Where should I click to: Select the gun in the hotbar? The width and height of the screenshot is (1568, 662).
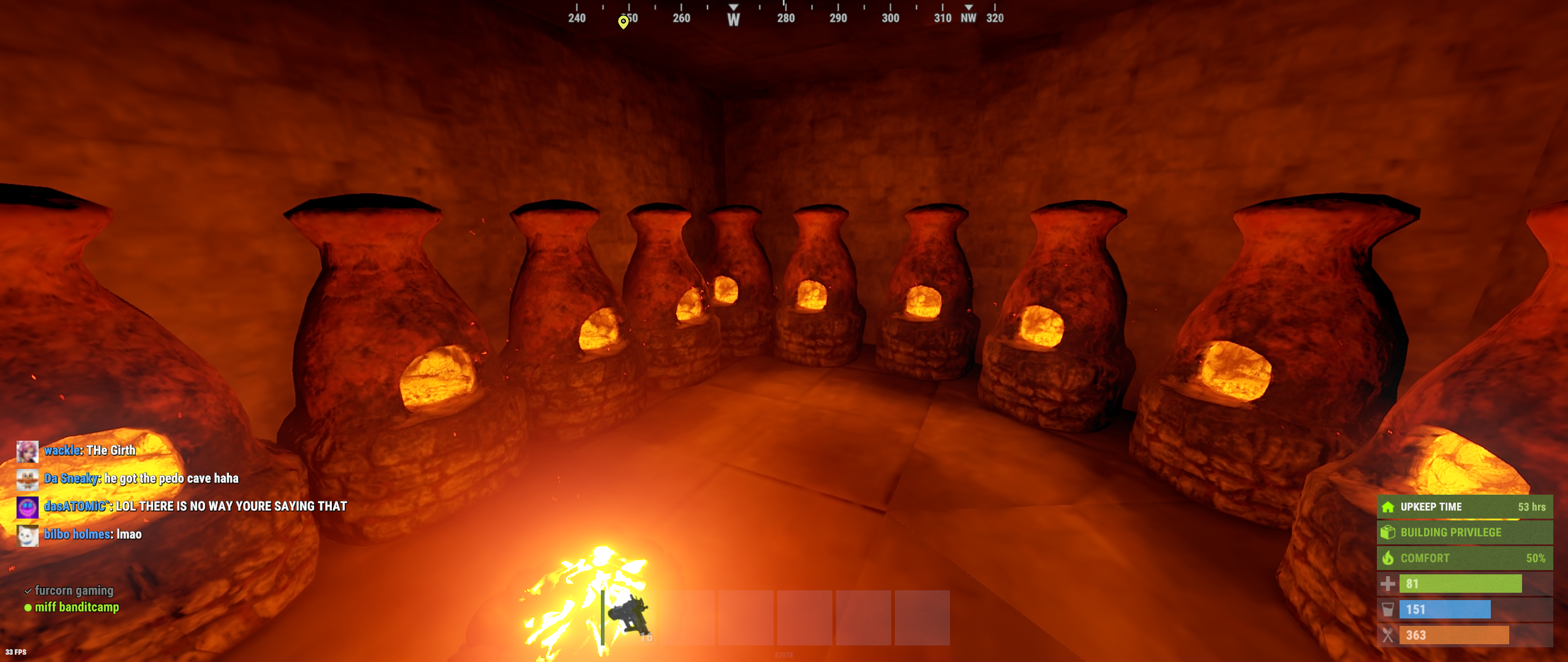(629, 617)
